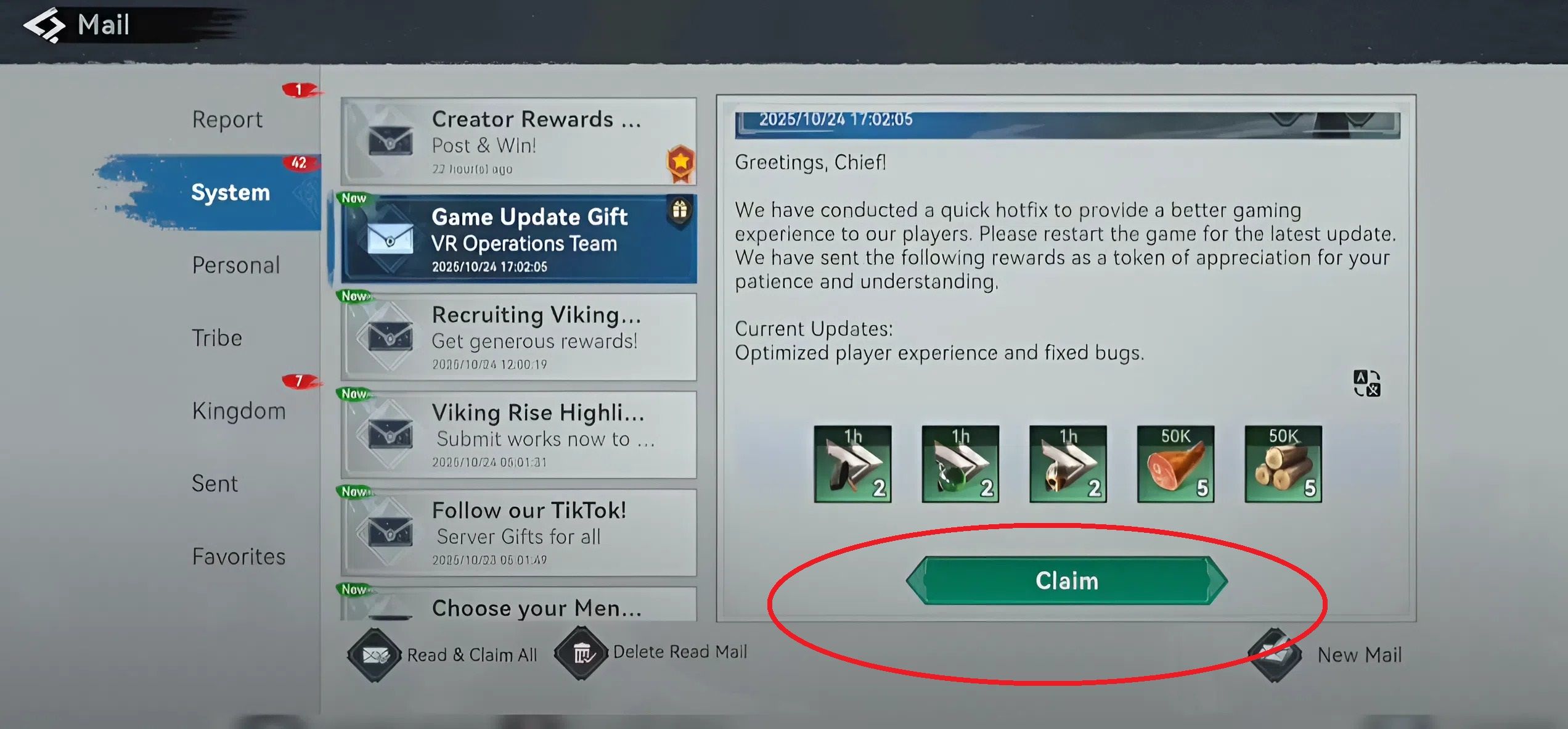The image size is (1568, 729).
Task: Switch to the Kingdom mail tab
Action: (x=239, y=410)
